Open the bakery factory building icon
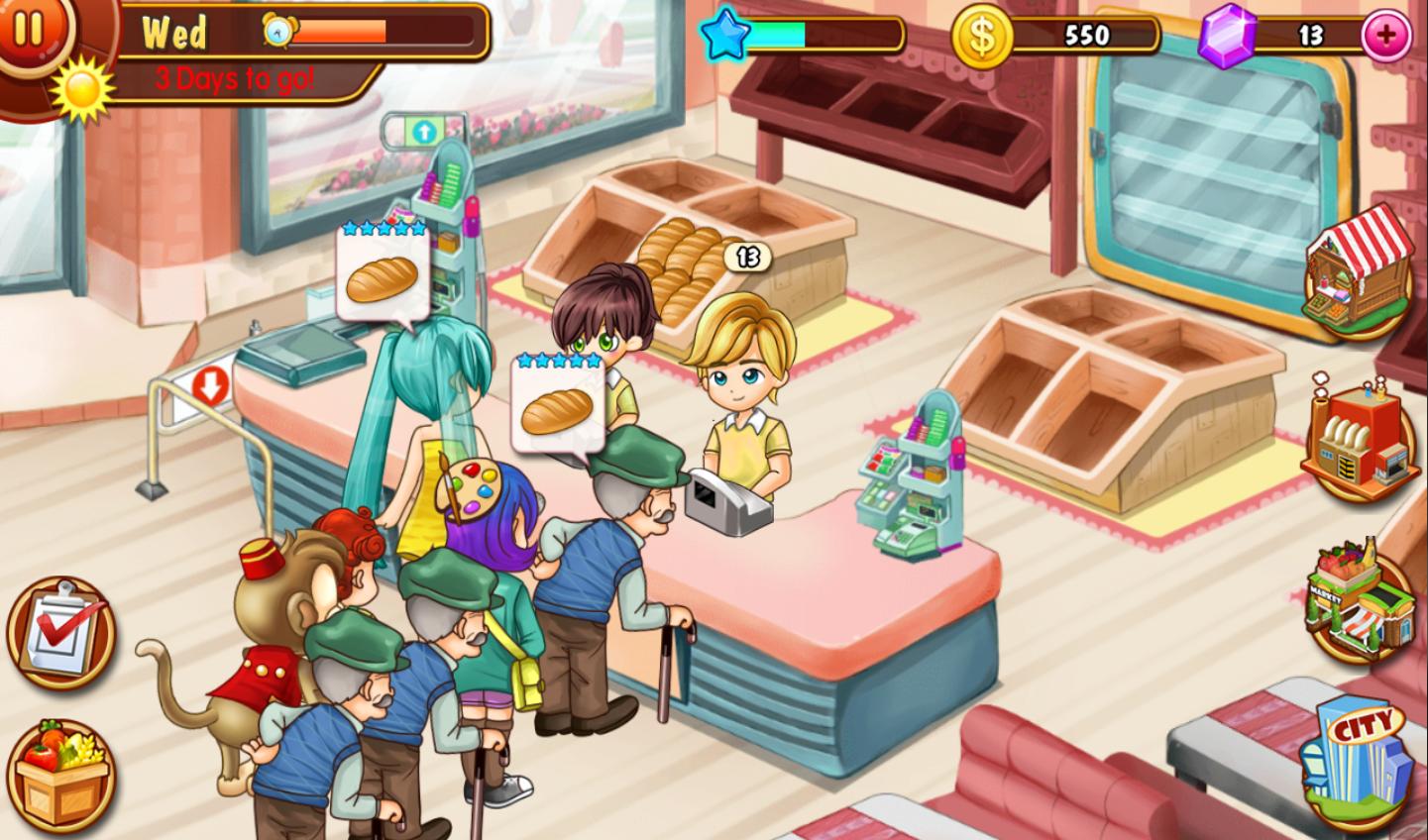The image size is (1428, 840). pyautogui.click(x=1358, y=438)
